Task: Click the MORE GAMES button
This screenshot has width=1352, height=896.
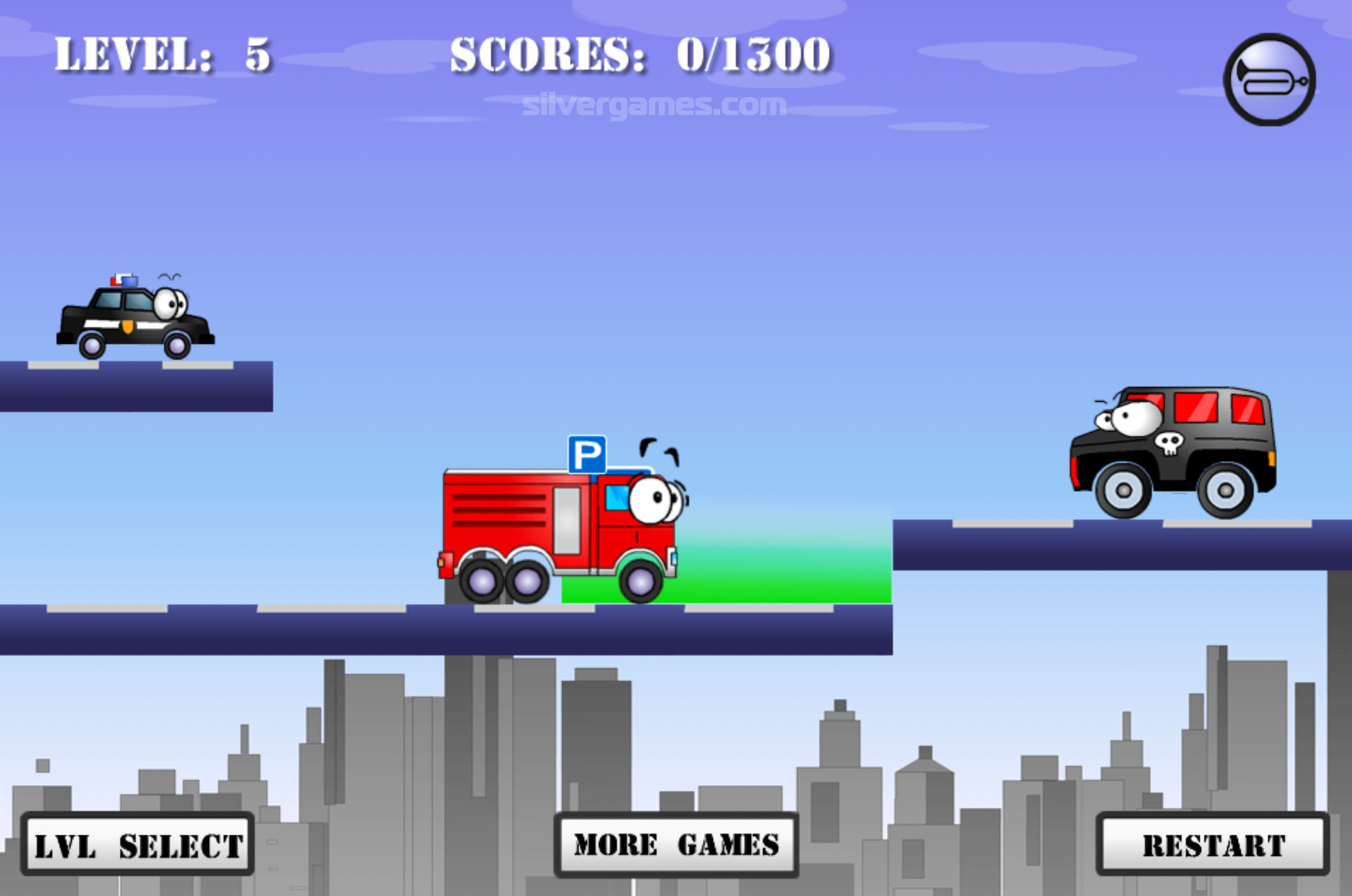Action: pyautogui.click(x=676, y=844)
